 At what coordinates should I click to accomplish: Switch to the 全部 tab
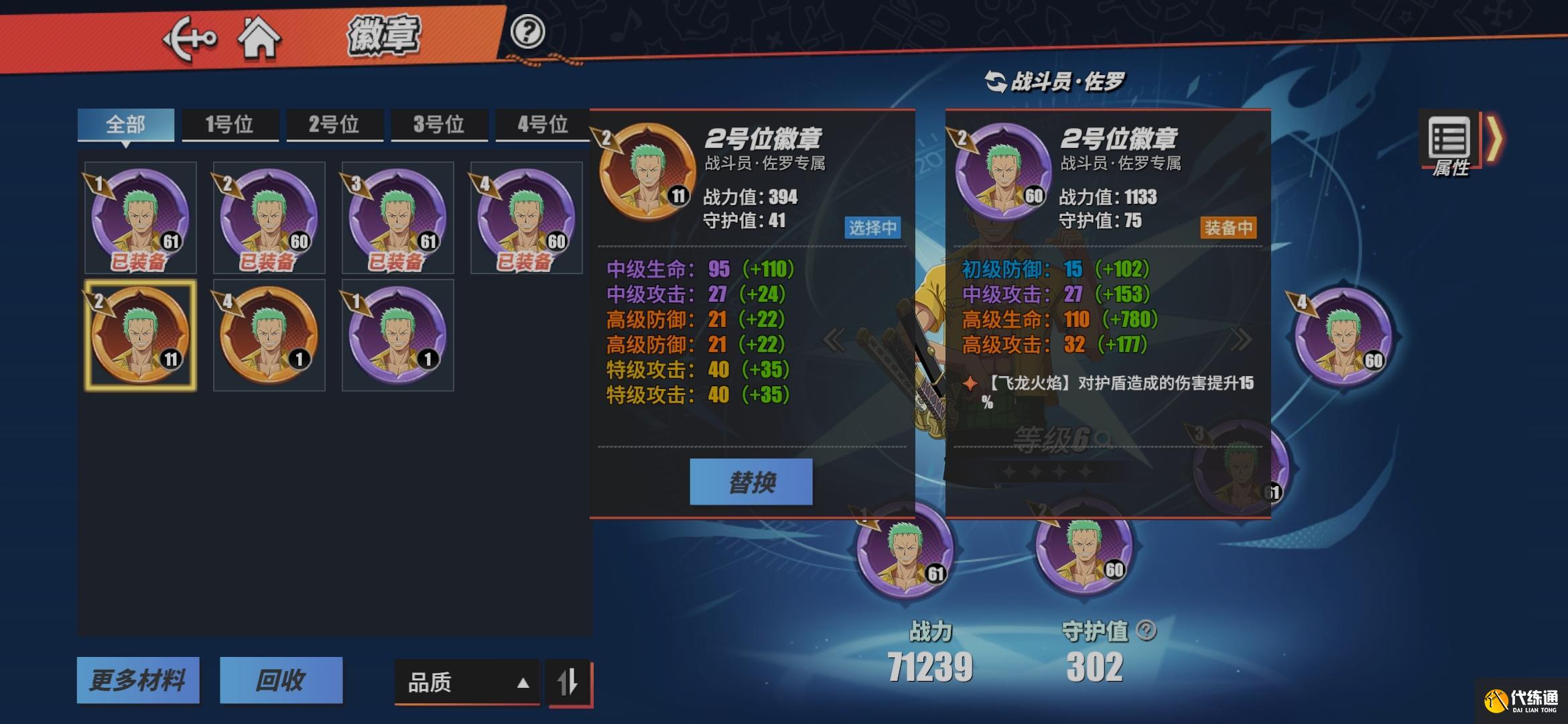point(127,123)
